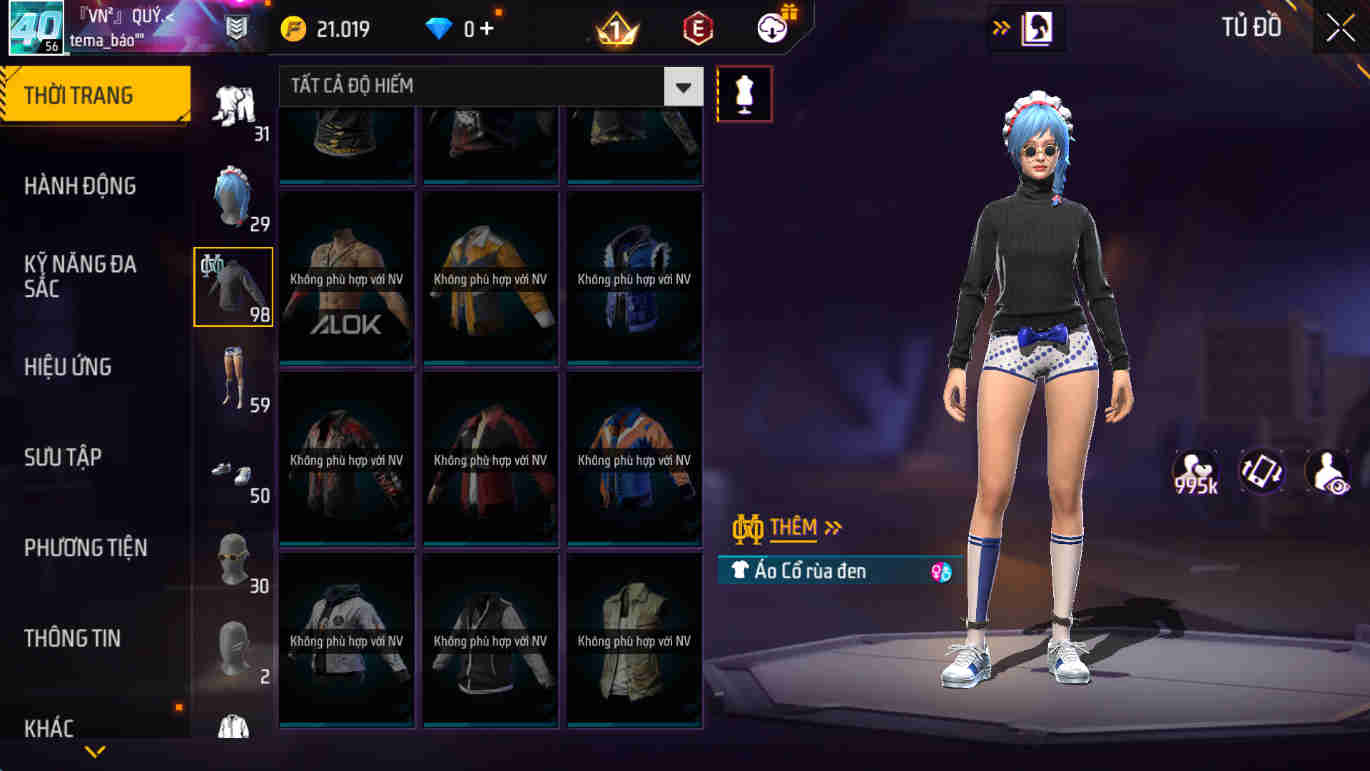Open the gold coins balance showing 21.019
Viewport: 1370px width, 771px height.
click(x=318, y=28)
